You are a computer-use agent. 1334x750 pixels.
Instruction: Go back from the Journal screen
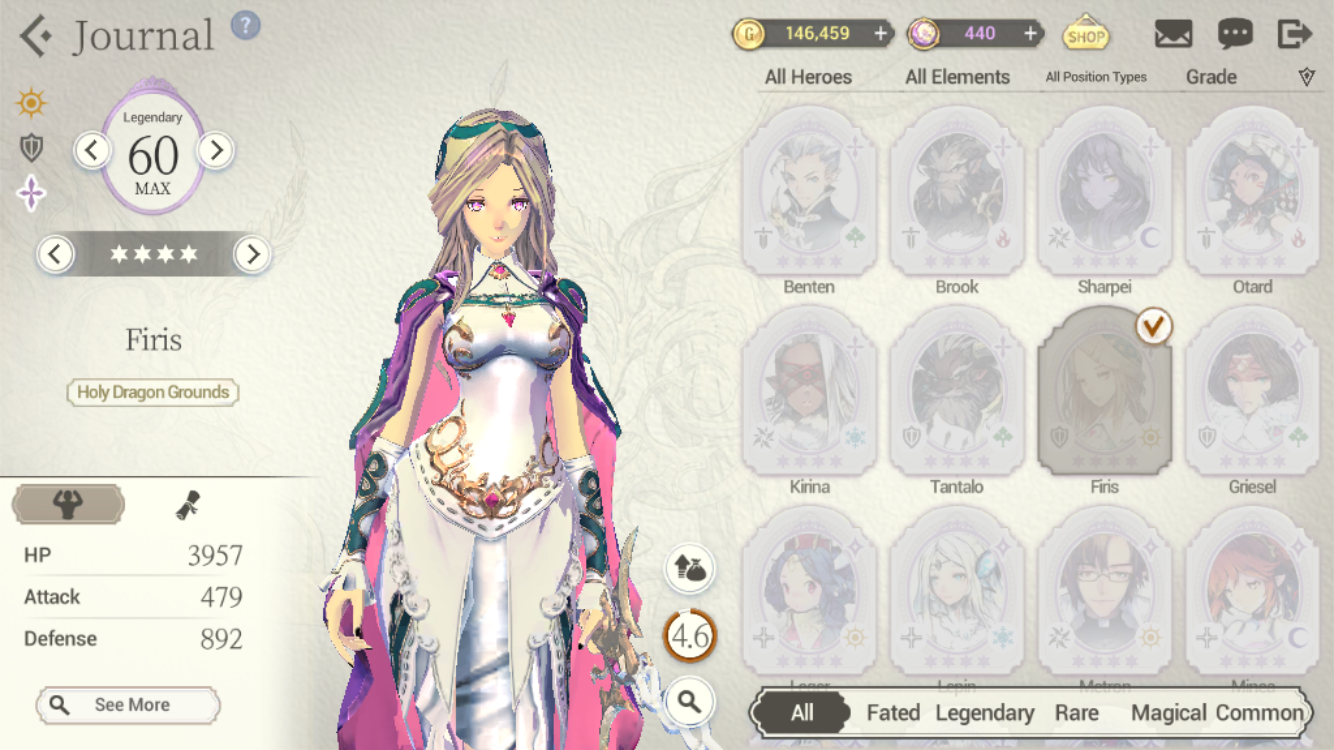(x=36, y=36)
